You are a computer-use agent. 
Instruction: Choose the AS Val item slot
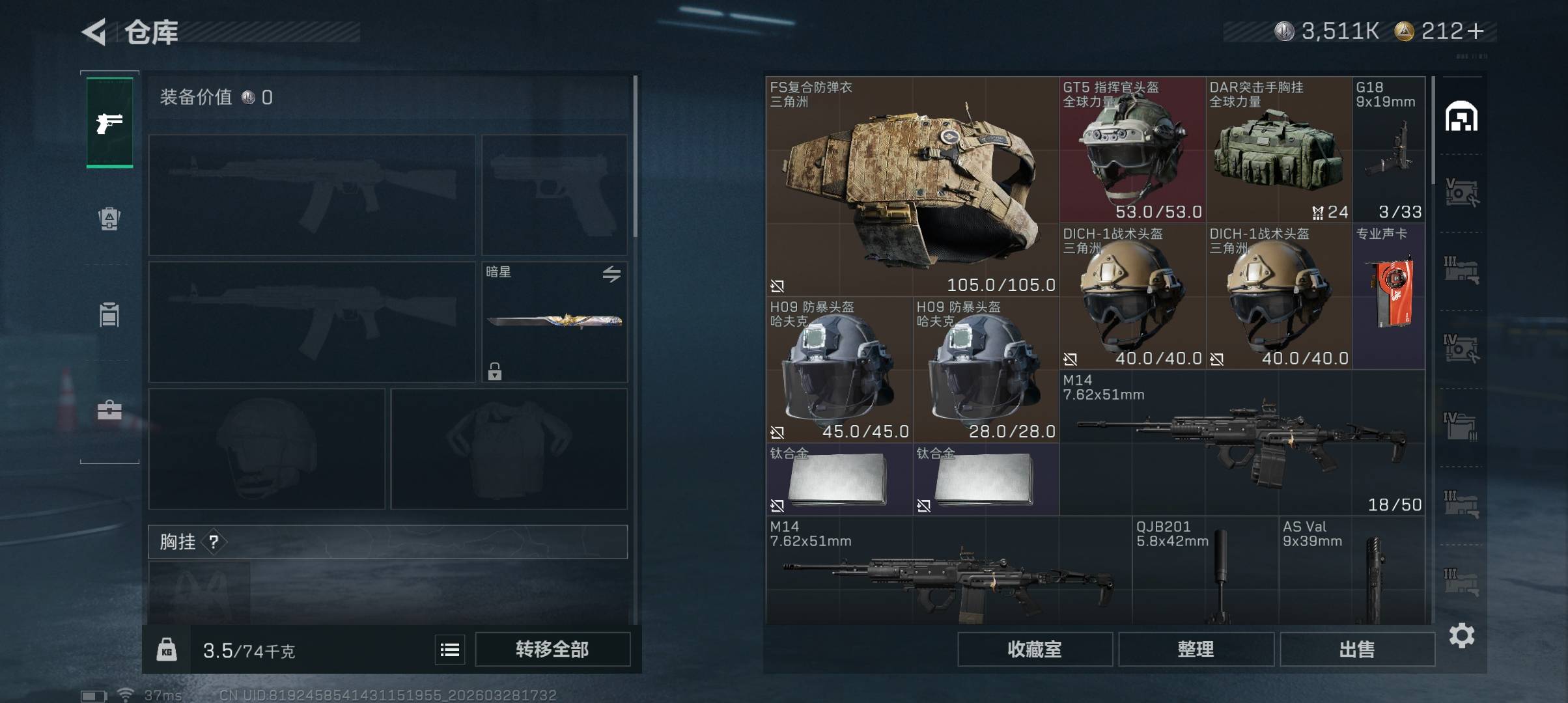(1351, 571)
